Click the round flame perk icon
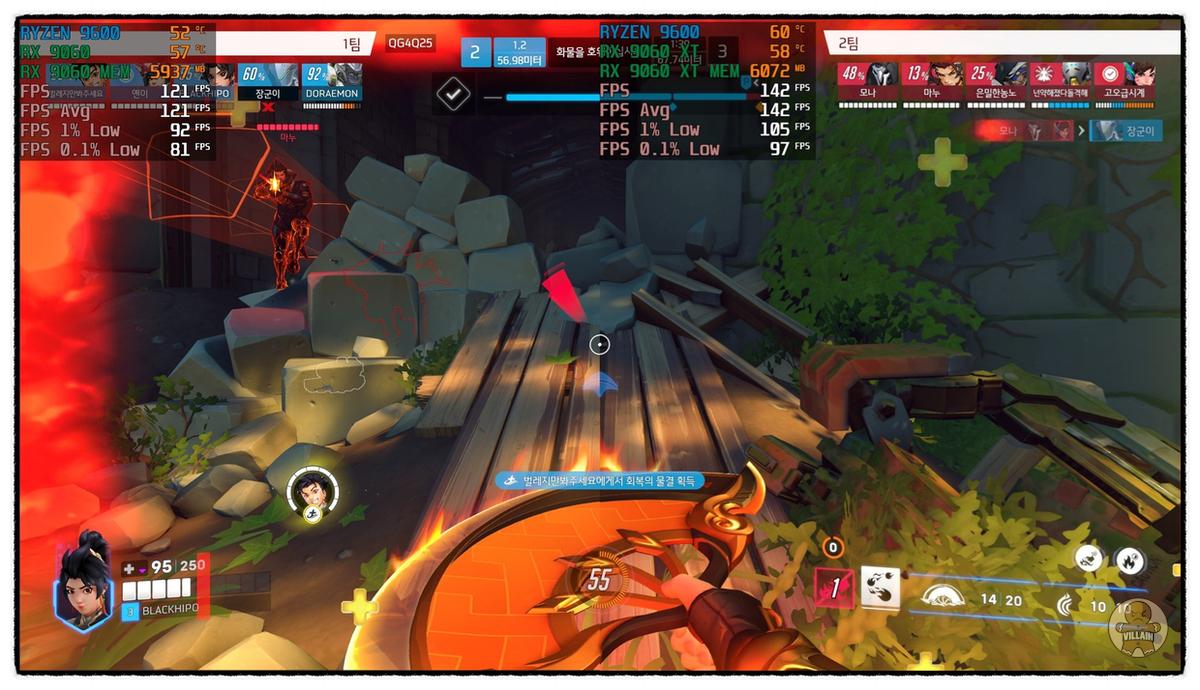This screenshot has width=1200, height=690. (1130, 559)
